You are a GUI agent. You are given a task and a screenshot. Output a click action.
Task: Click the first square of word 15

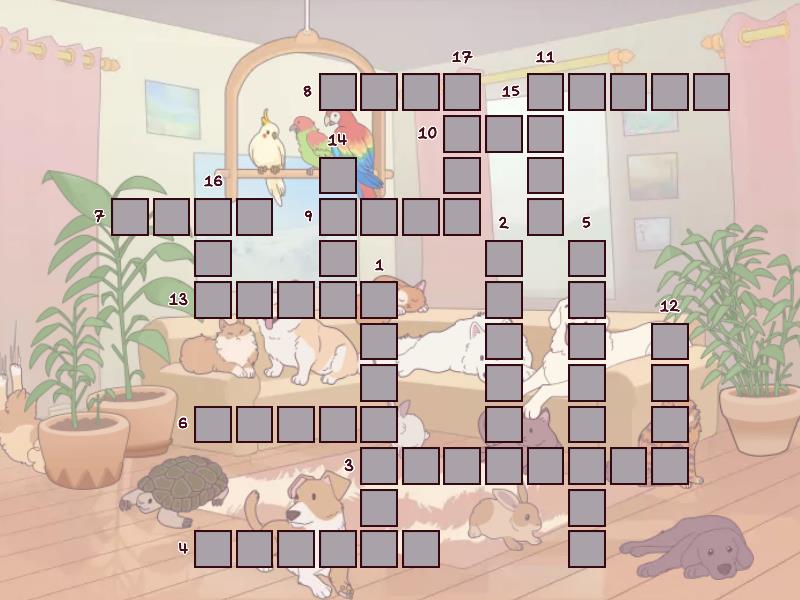(x=545, y=92)
